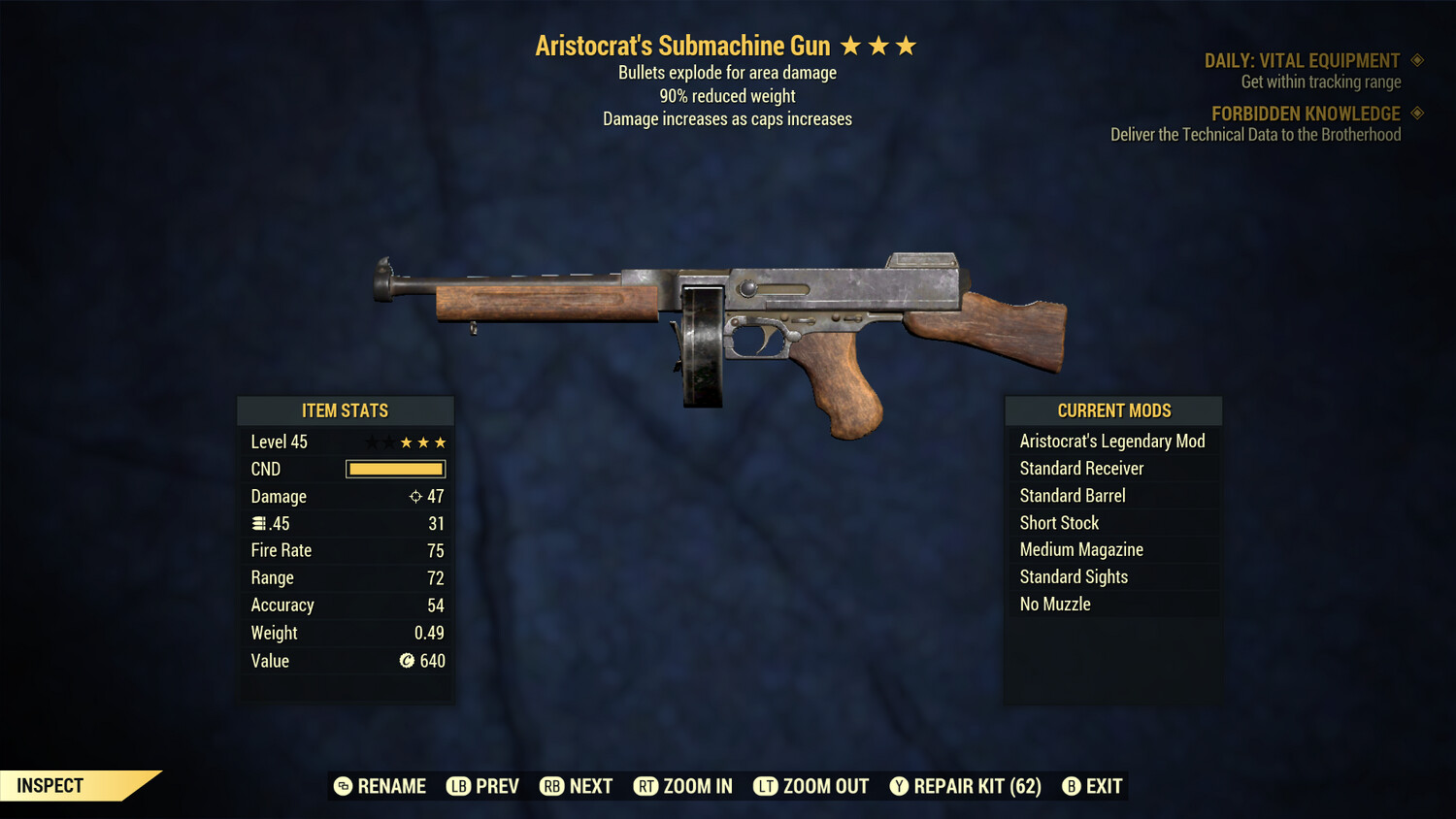Click the .45 ammo icon in Item Stats
The height and width of the screenshot is (819, 1456).
(258, 523)
